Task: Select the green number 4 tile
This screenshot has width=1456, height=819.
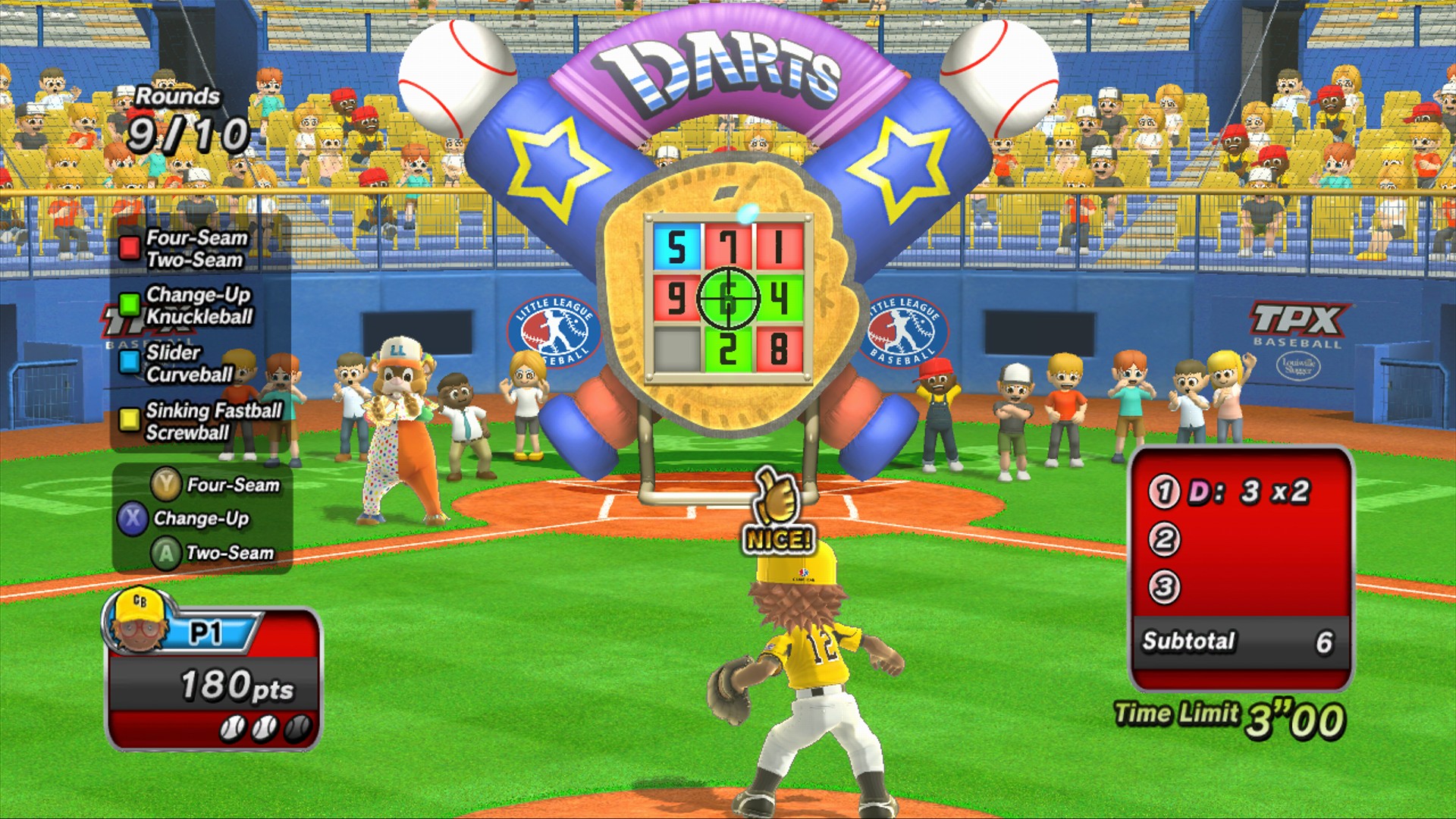Action: (x=779, y=298)
